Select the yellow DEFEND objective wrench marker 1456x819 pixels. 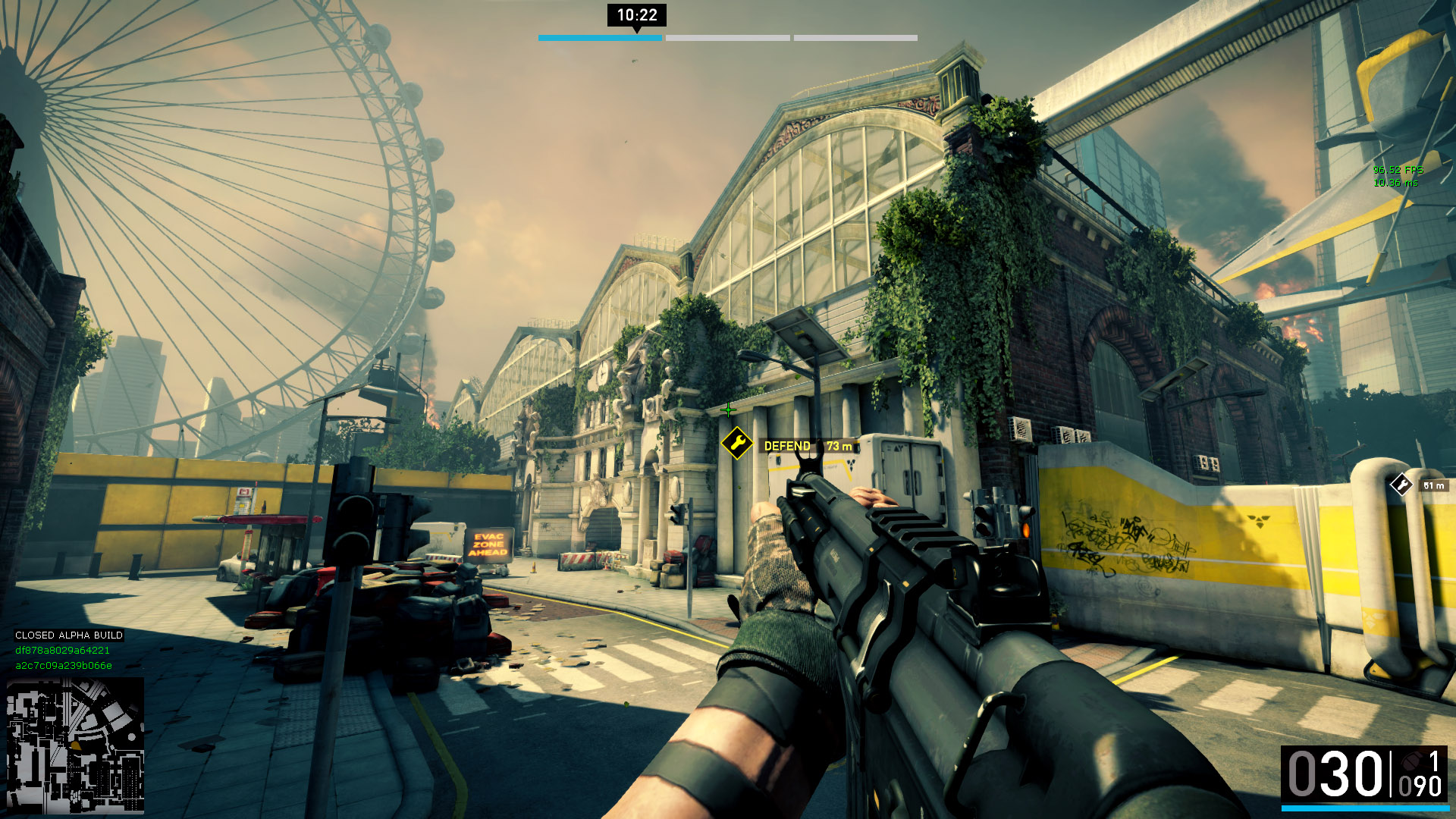point(736,444)
